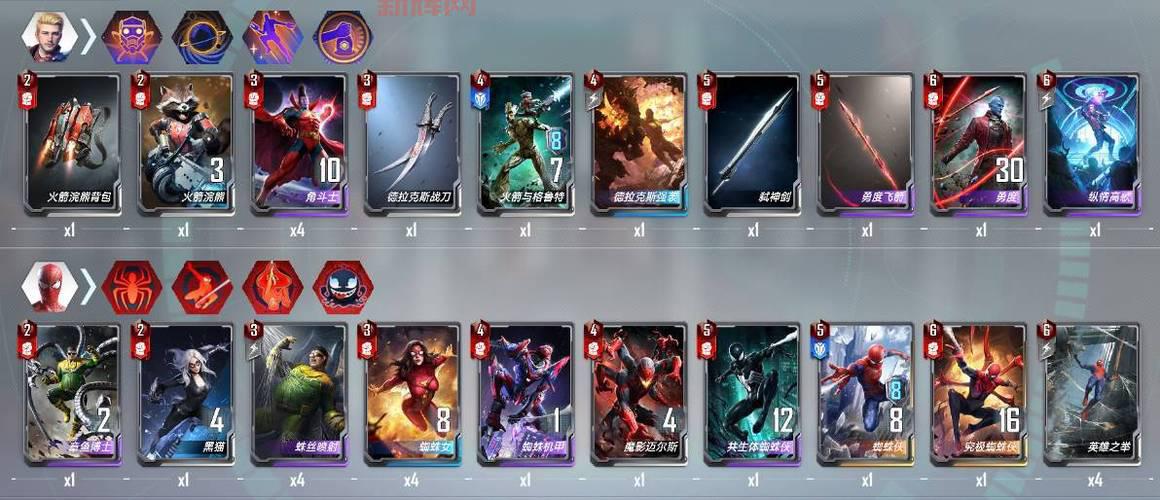Pick the 角斗士 Gladiator card
The height and width of the screenshot is (500, 1160).
297,142
